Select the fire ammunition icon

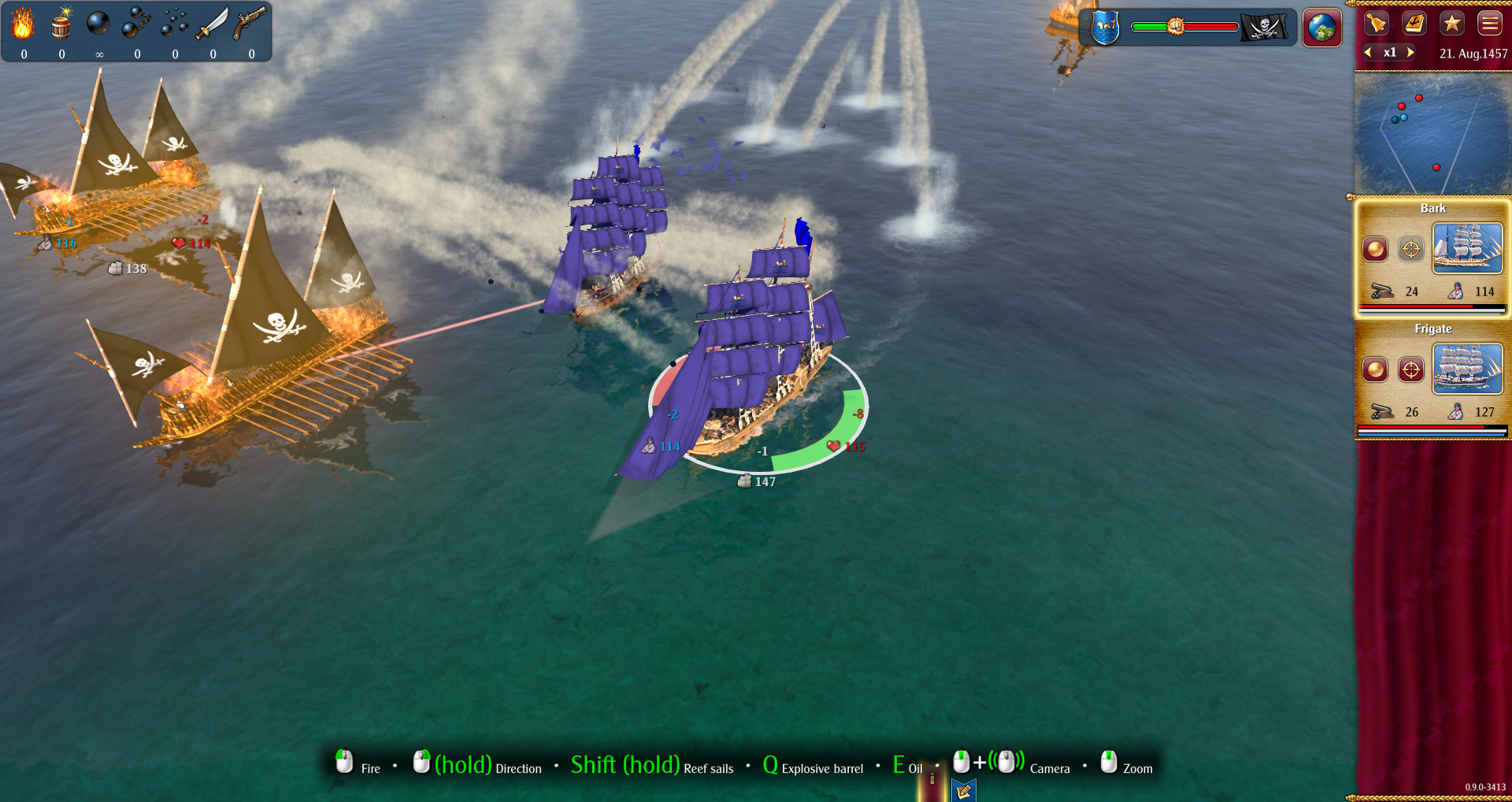pyautogui.click(x=23, y=24)
